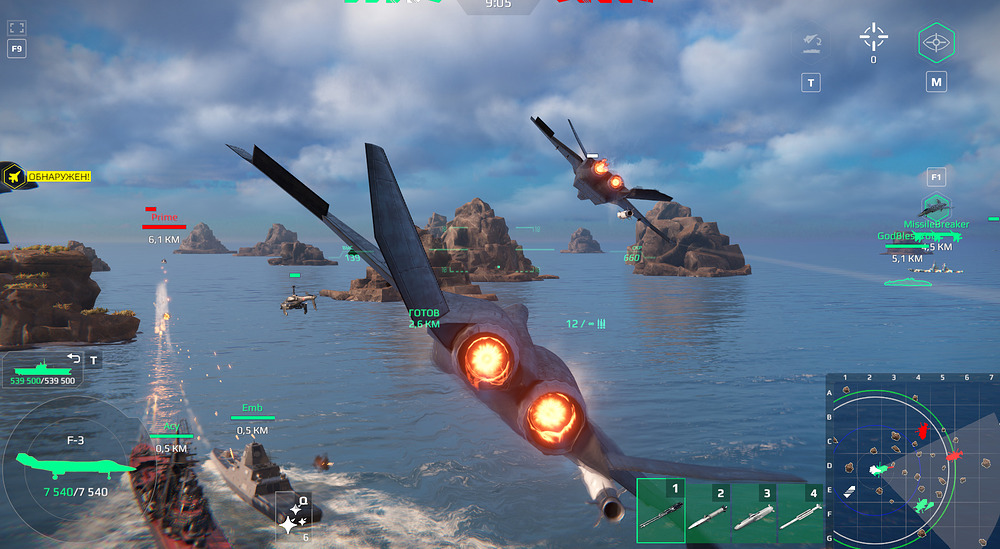Click the aircraft return-to-ship hexagon icon
This screenshot has height=549, width=1000.
point(810,43)
